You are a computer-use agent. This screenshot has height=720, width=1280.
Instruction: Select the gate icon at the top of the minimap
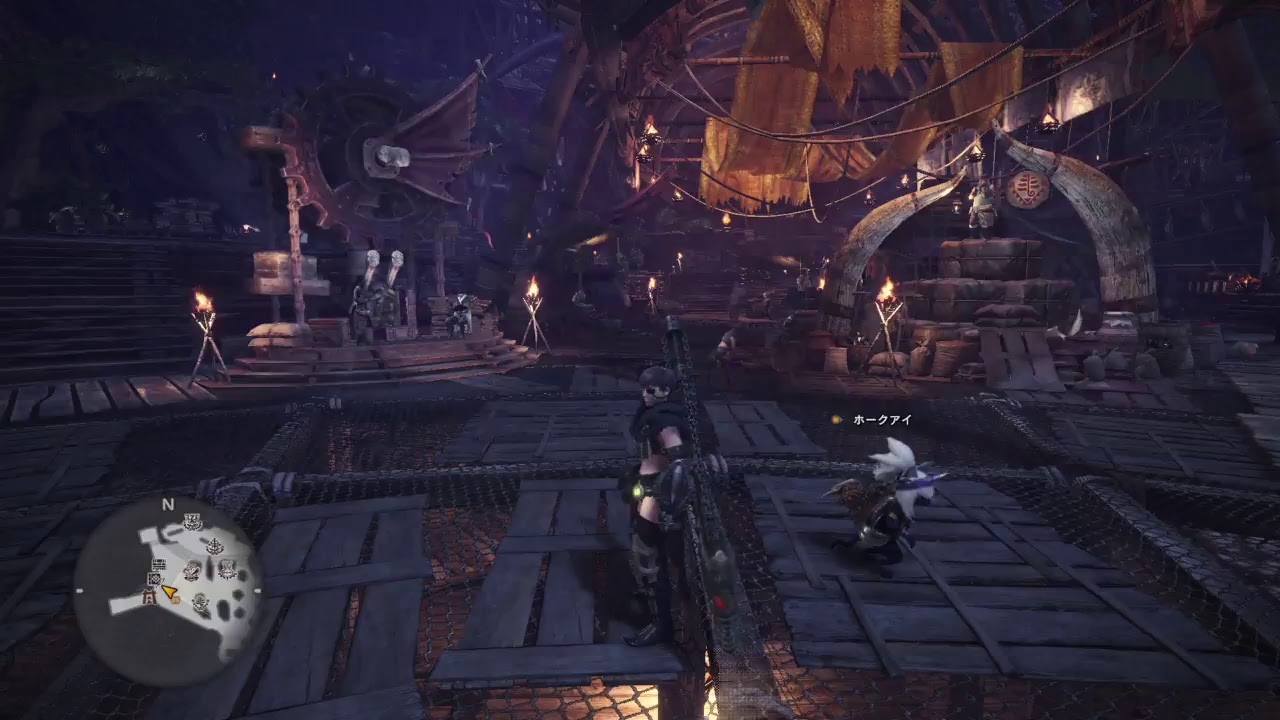[191, 521]
